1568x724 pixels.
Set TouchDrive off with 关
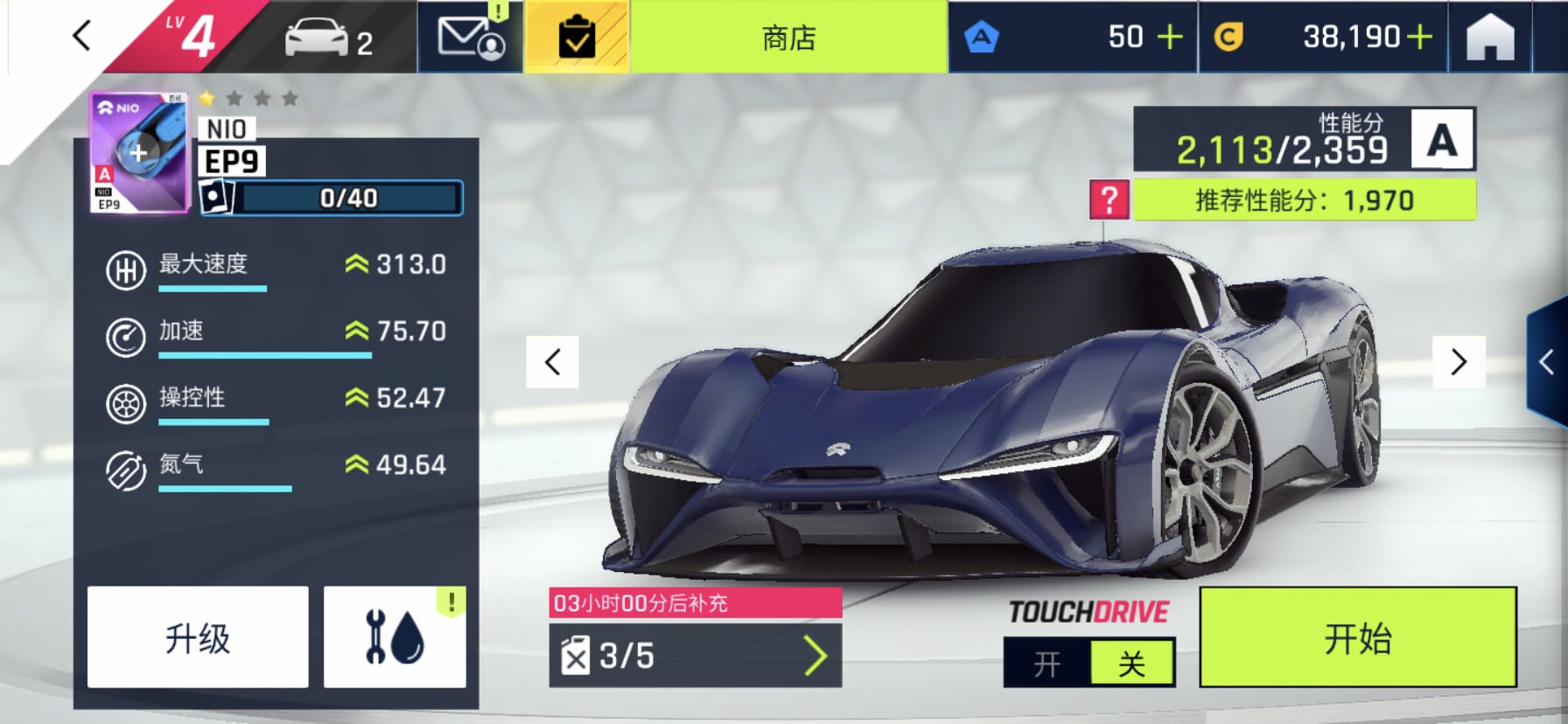tap(1131, 664)
